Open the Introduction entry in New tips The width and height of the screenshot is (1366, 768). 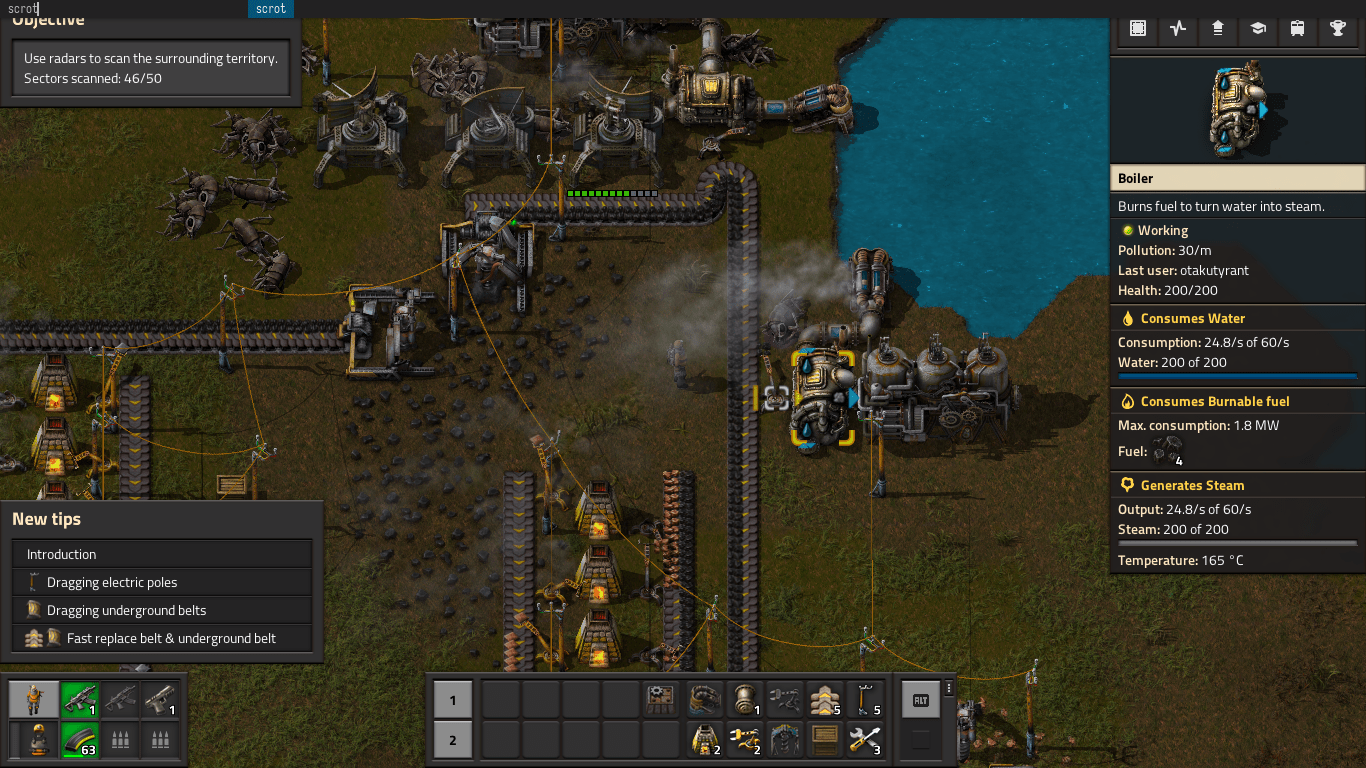coord(162,554)
